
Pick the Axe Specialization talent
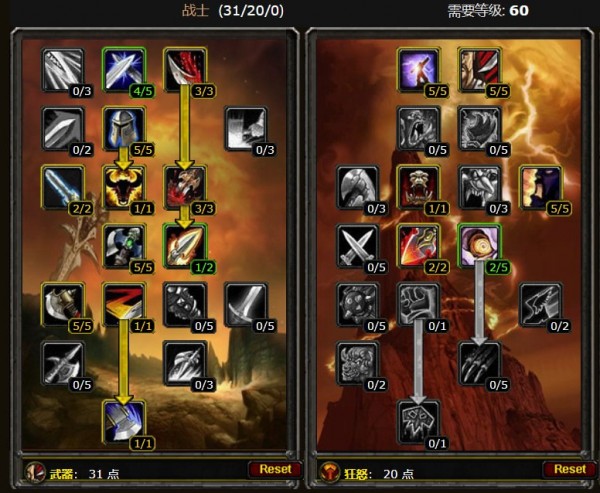coord(62,302)
